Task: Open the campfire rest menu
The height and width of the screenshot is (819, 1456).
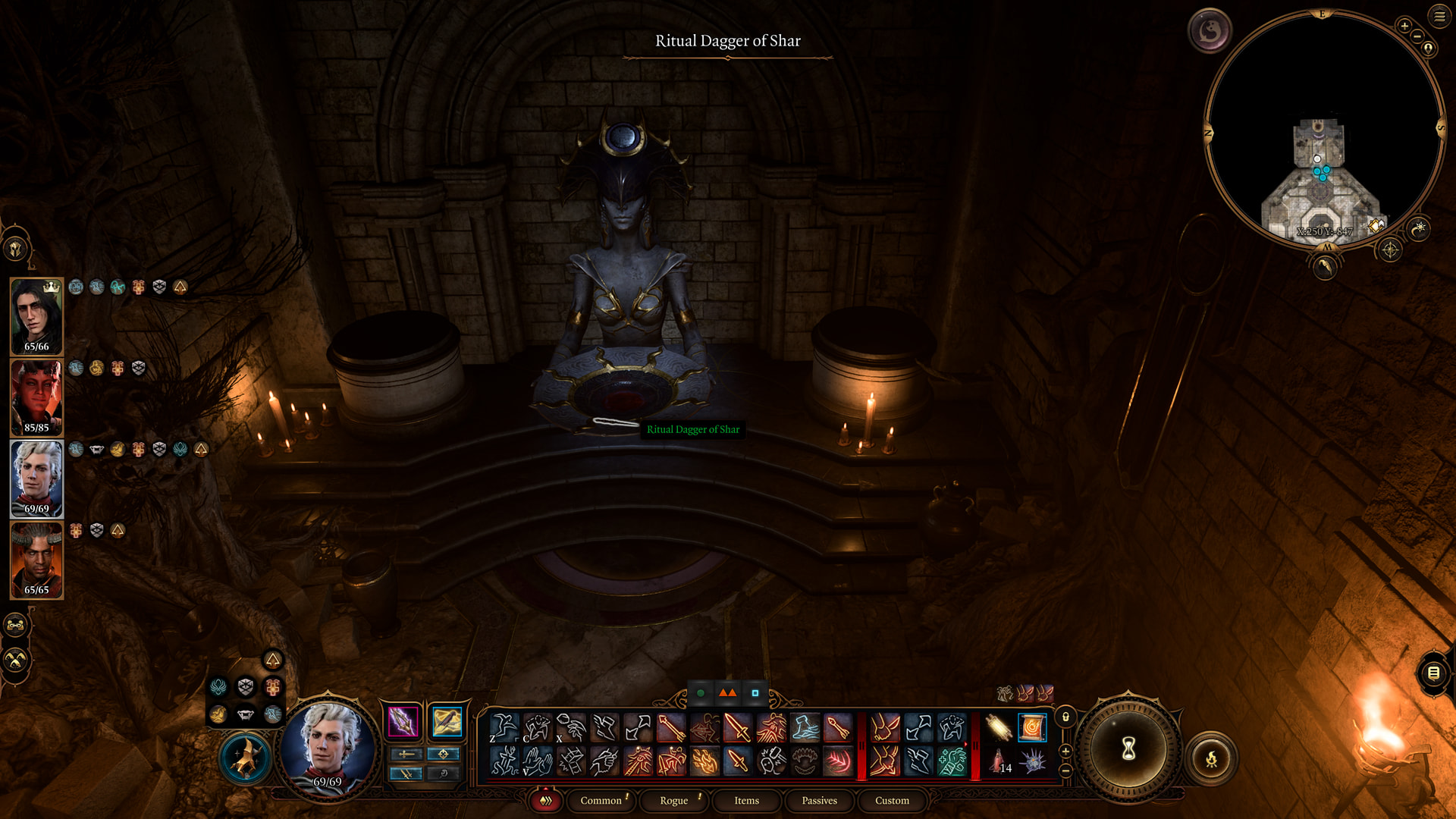Action: coord(1211,758)
